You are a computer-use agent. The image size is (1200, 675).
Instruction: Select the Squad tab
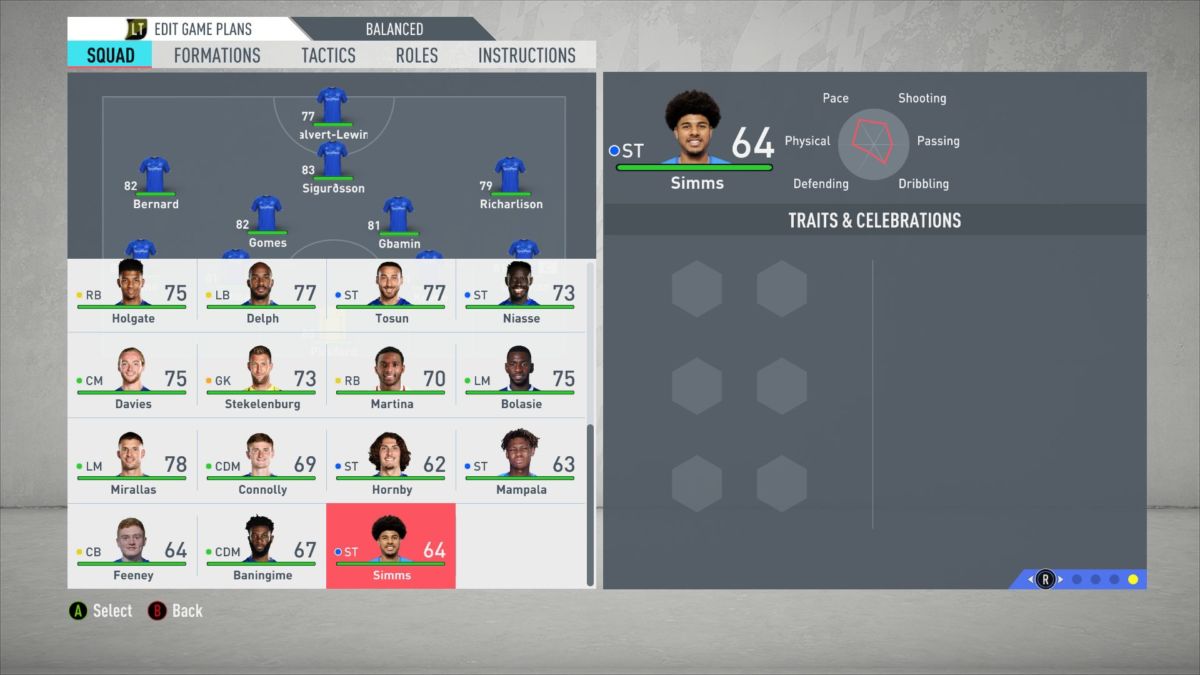point(110,56)
